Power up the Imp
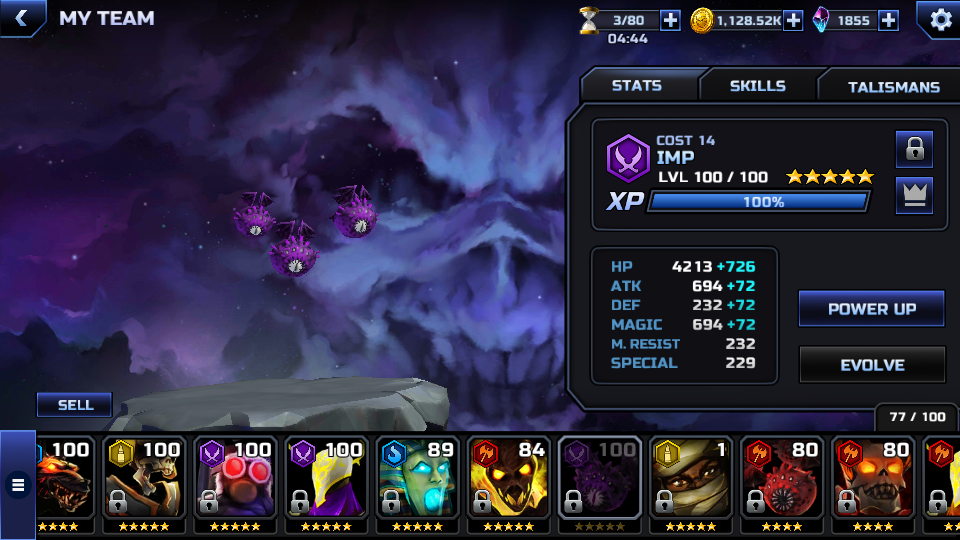 tap(871, 309)
